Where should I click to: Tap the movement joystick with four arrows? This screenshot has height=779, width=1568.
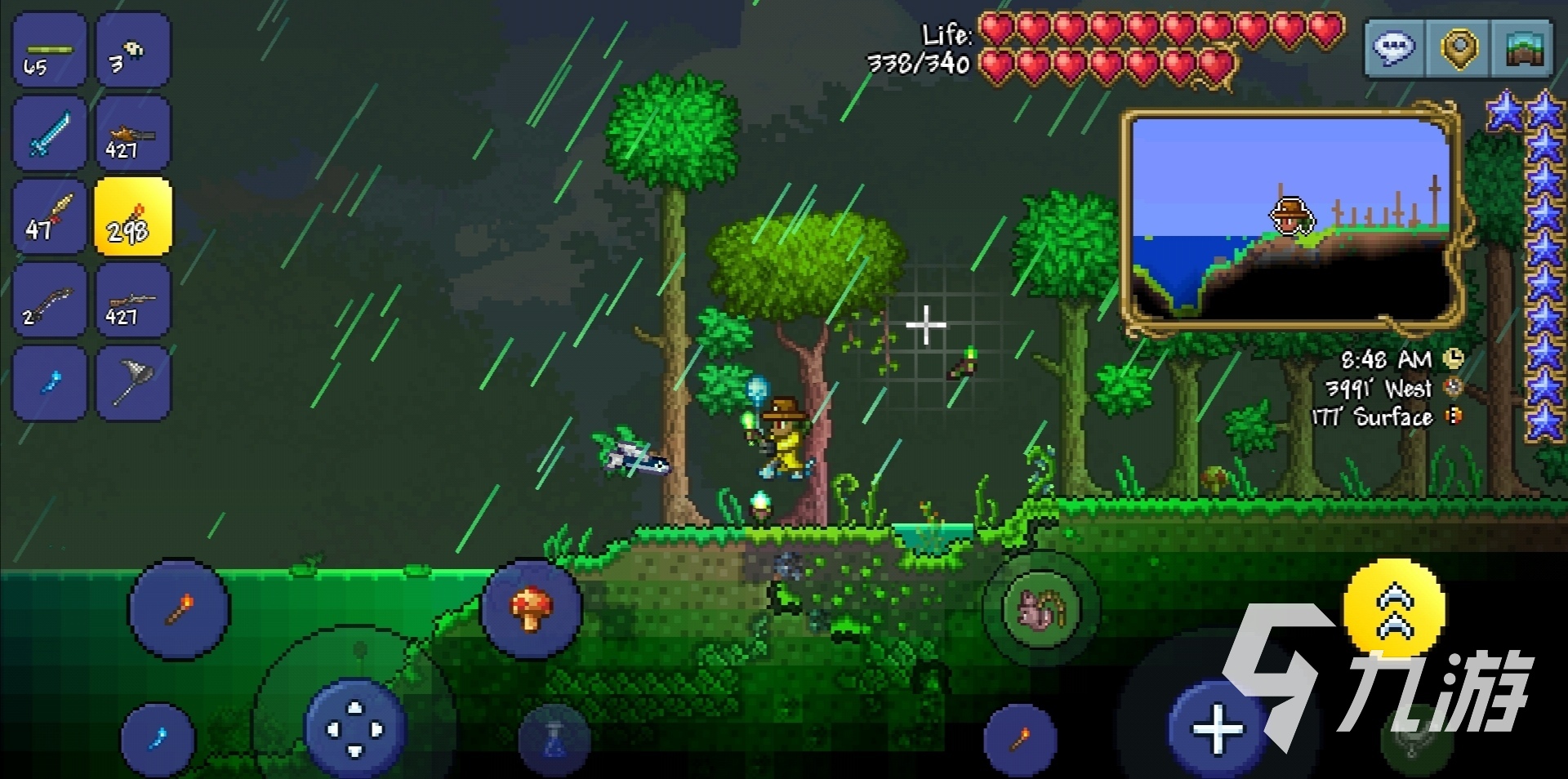[354, 728]
